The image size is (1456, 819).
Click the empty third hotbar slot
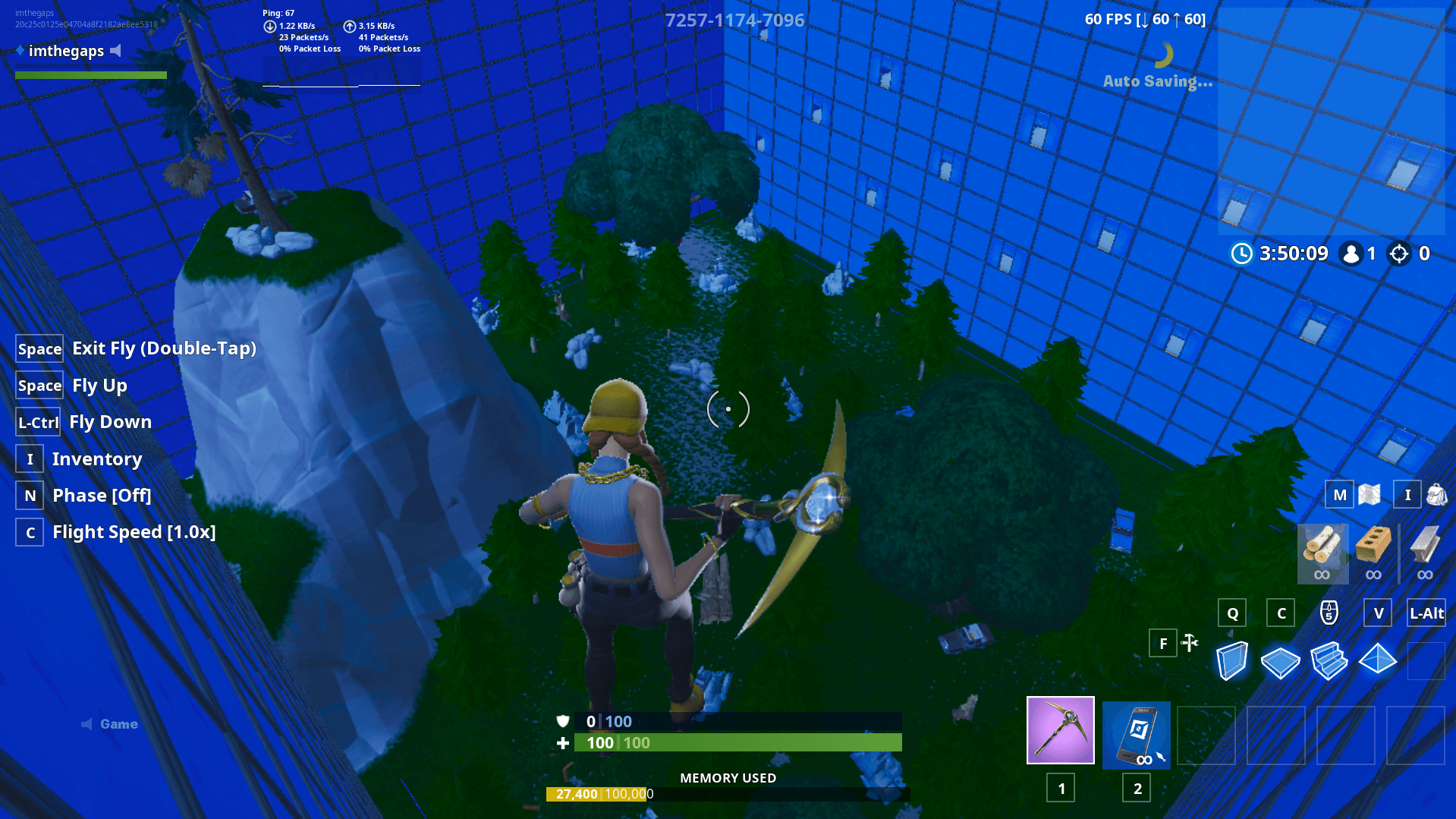(1206, 734)
